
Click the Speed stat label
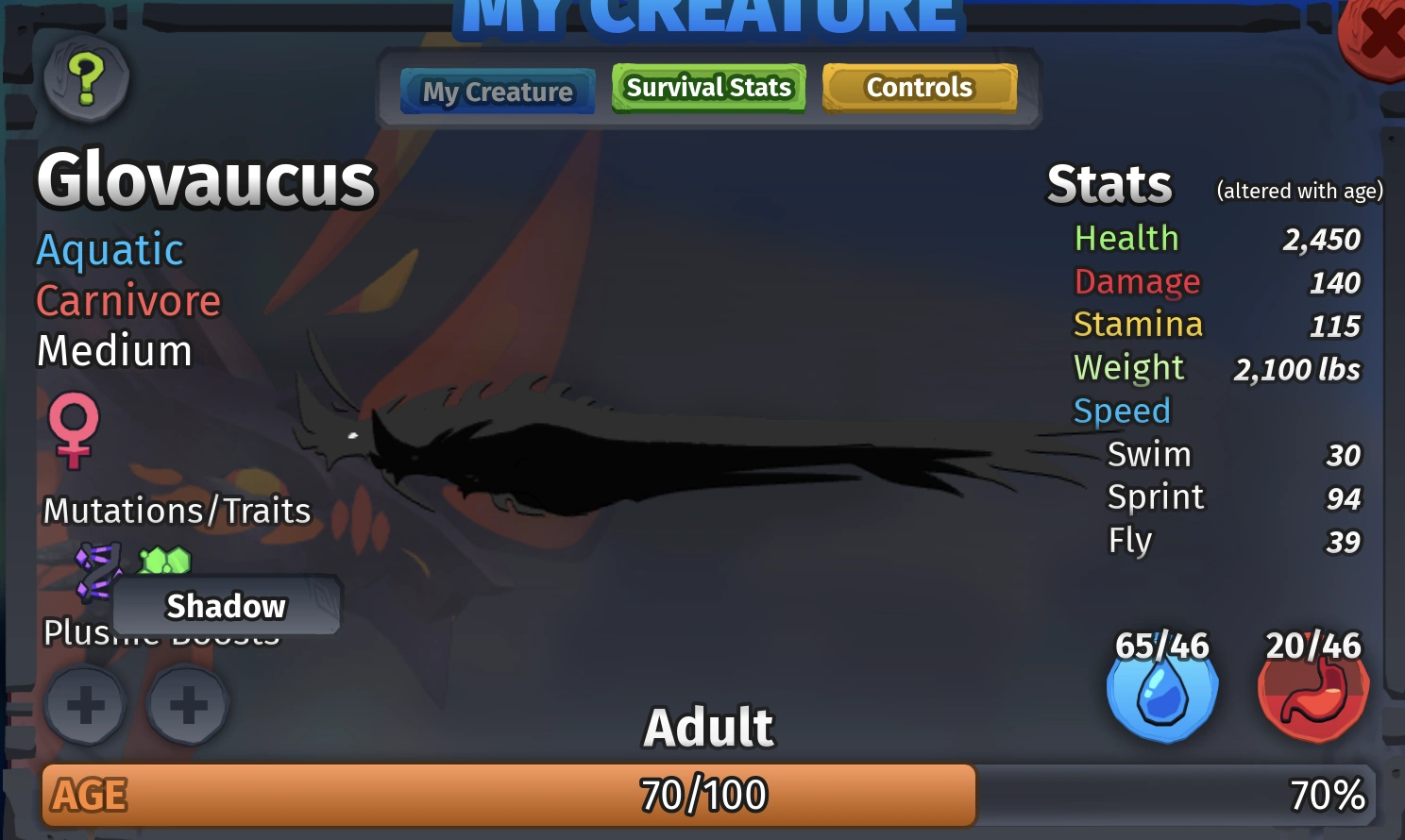pyautogui.click(x=1122, y=411)
